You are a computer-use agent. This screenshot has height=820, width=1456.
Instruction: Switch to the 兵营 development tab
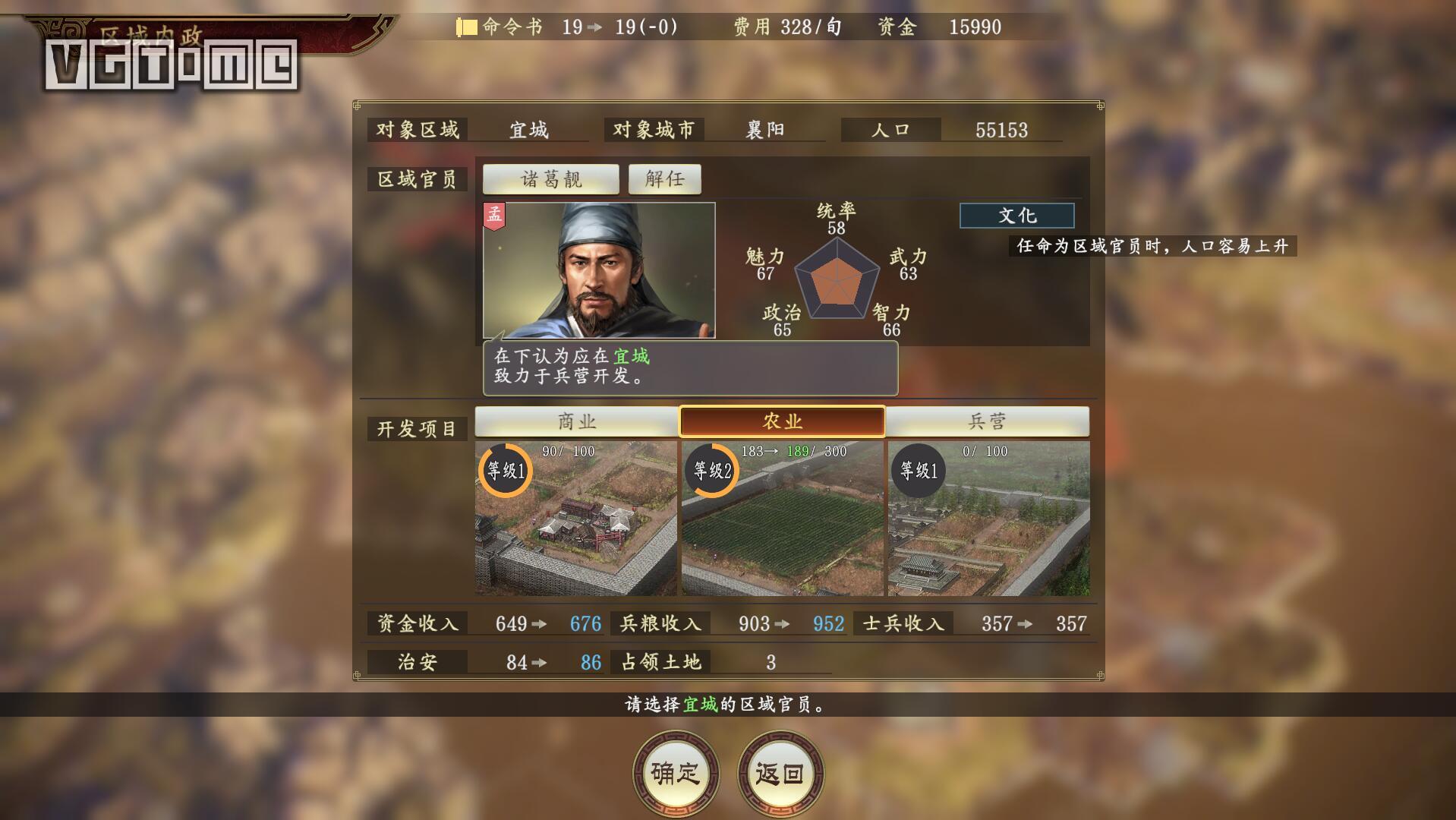(x=985, y=421)
